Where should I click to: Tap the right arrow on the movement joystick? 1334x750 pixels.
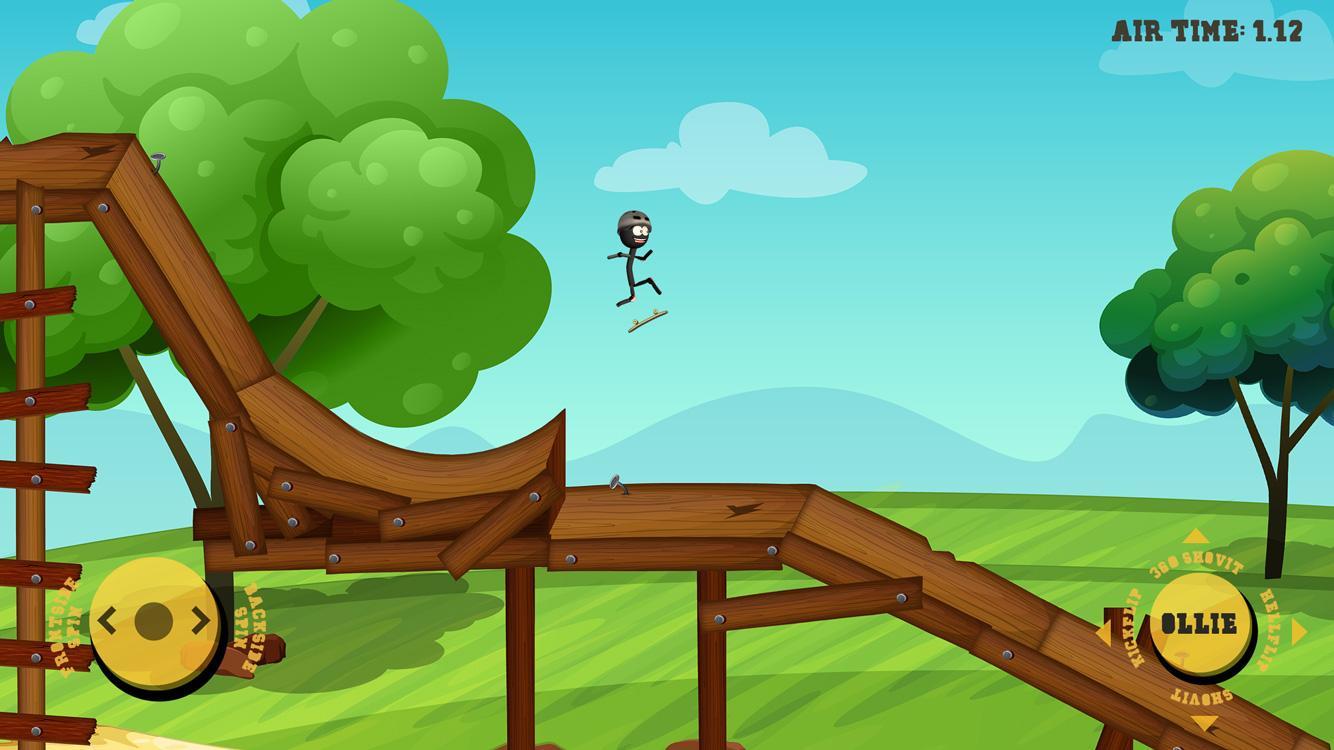pos(198,620)
